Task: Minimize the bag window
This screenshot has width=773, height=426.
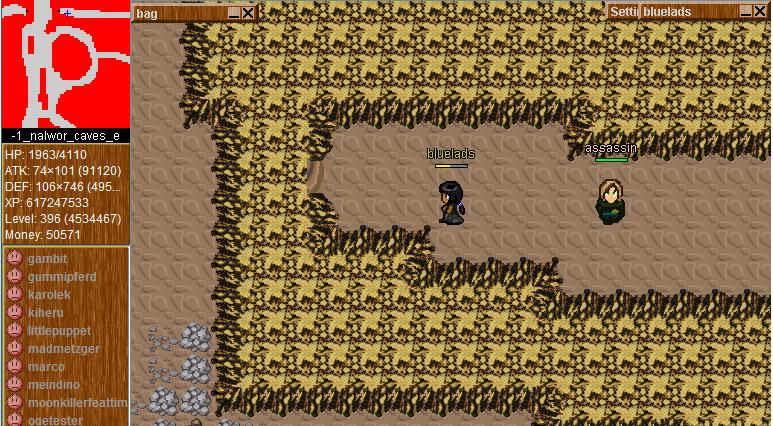Action: click(x=234, y=13)
